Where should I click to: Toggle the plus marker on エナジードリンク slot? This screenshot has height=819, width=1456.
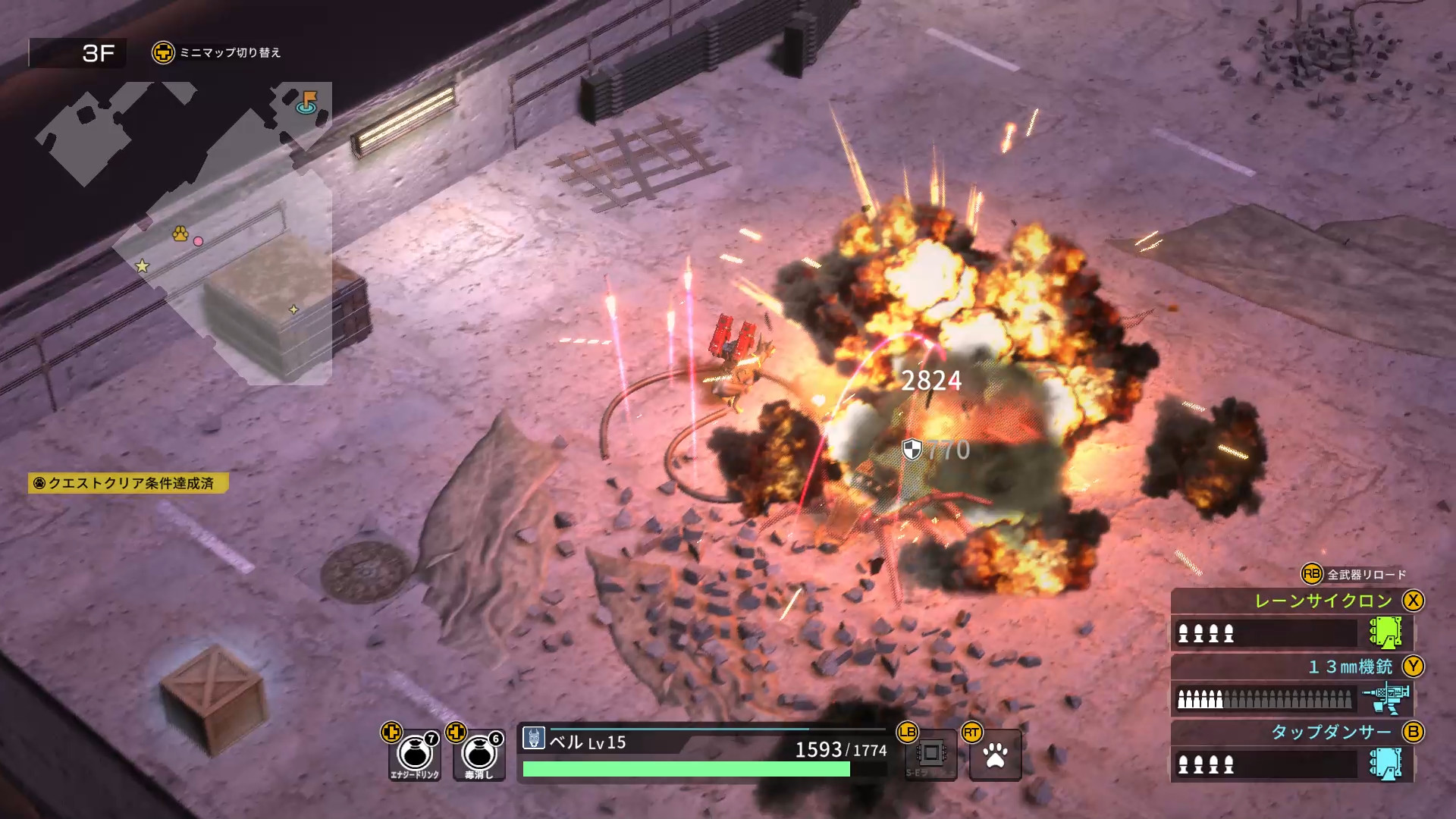(x=391, y=733)
